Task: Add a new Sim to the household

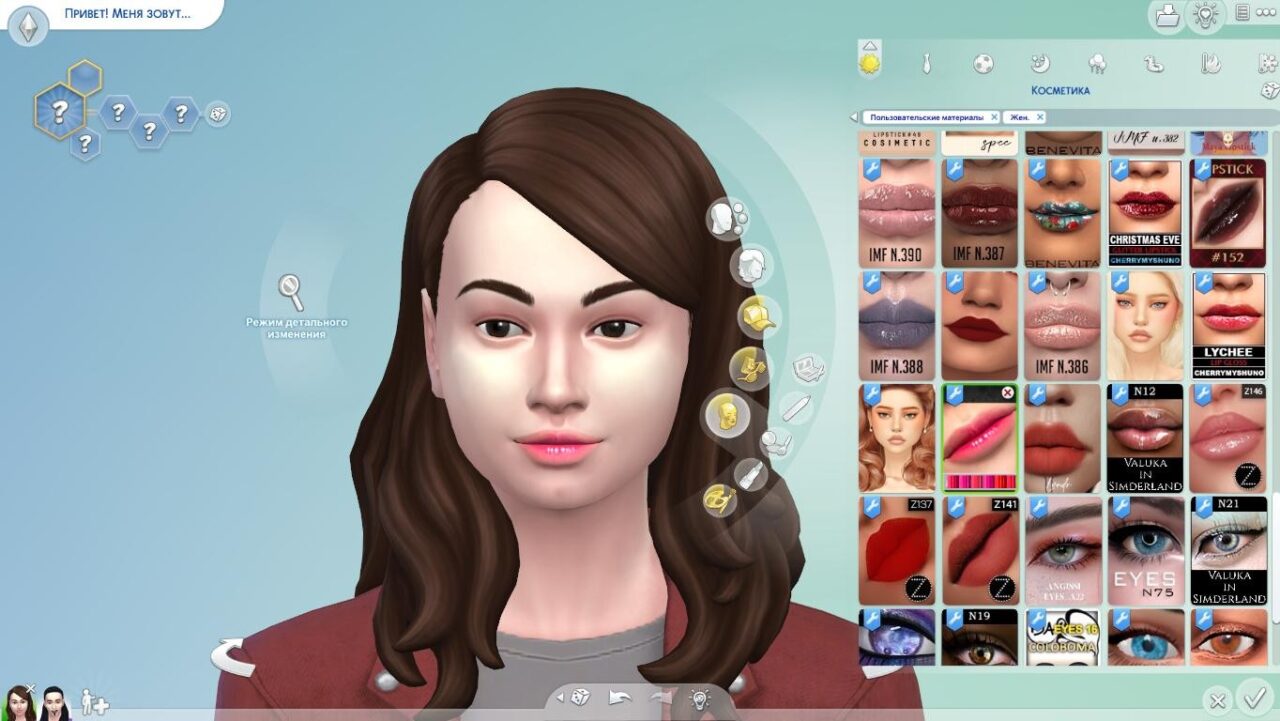Action: [x=94, y=702]
